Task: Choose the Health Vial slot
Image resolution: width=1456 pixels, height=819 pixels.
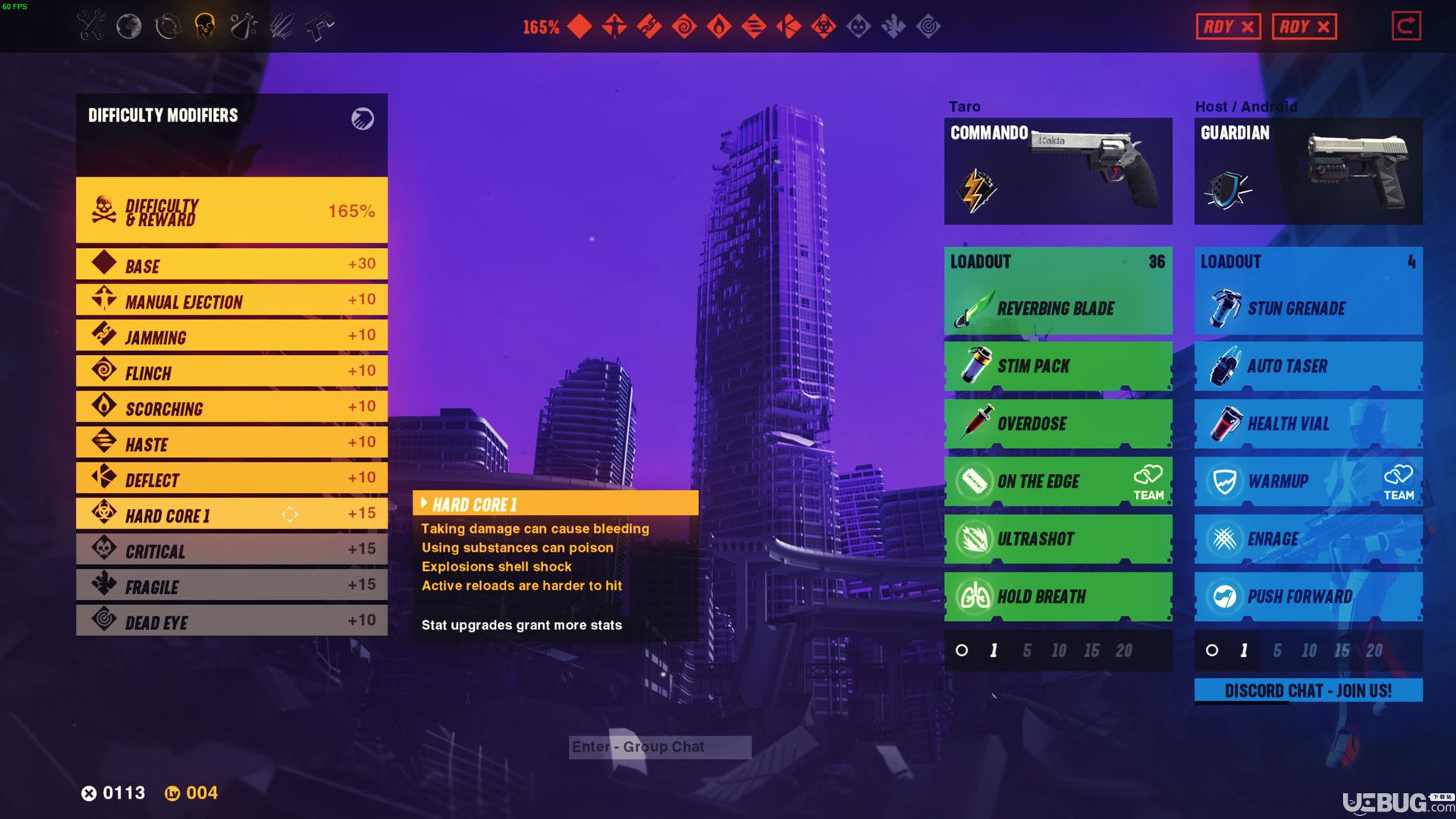Action: (x=1307, y=423)
